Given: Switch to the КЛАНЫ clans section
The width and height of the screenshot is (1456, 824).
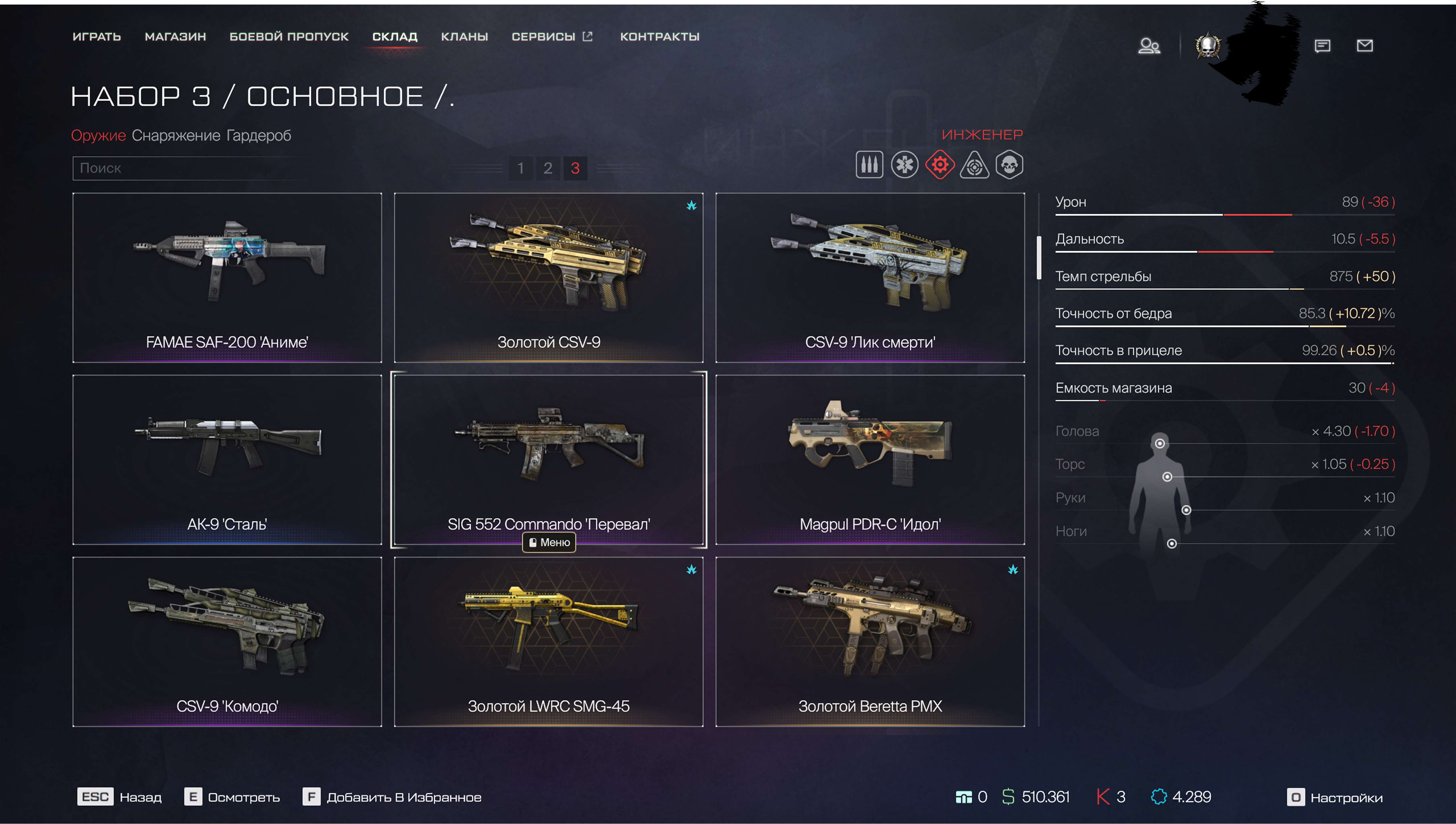Looking at the screenshot, I should click(x=464, y=37).
